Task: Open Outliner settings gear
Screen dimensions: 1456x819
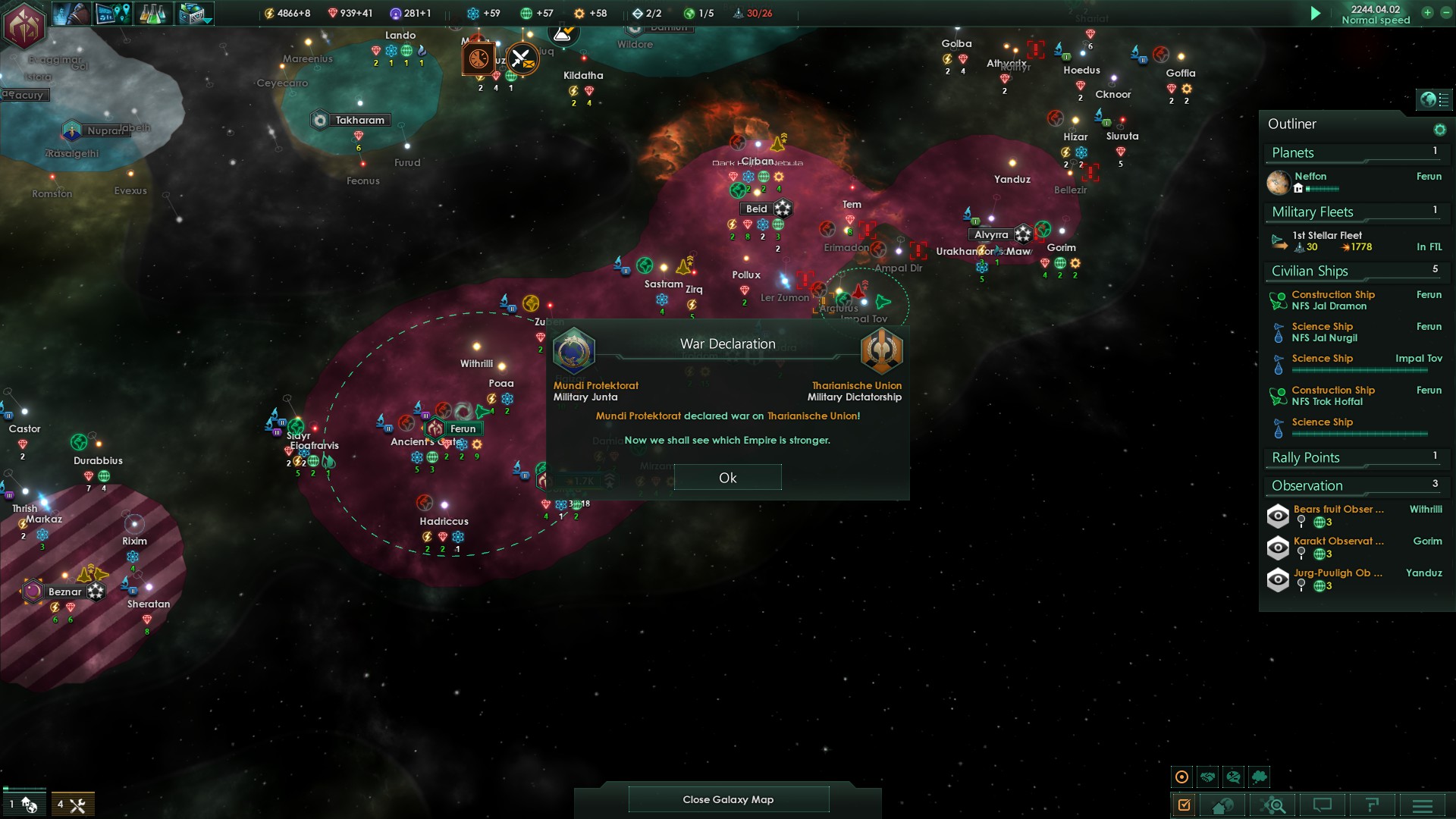Action: coord(1439,130)
